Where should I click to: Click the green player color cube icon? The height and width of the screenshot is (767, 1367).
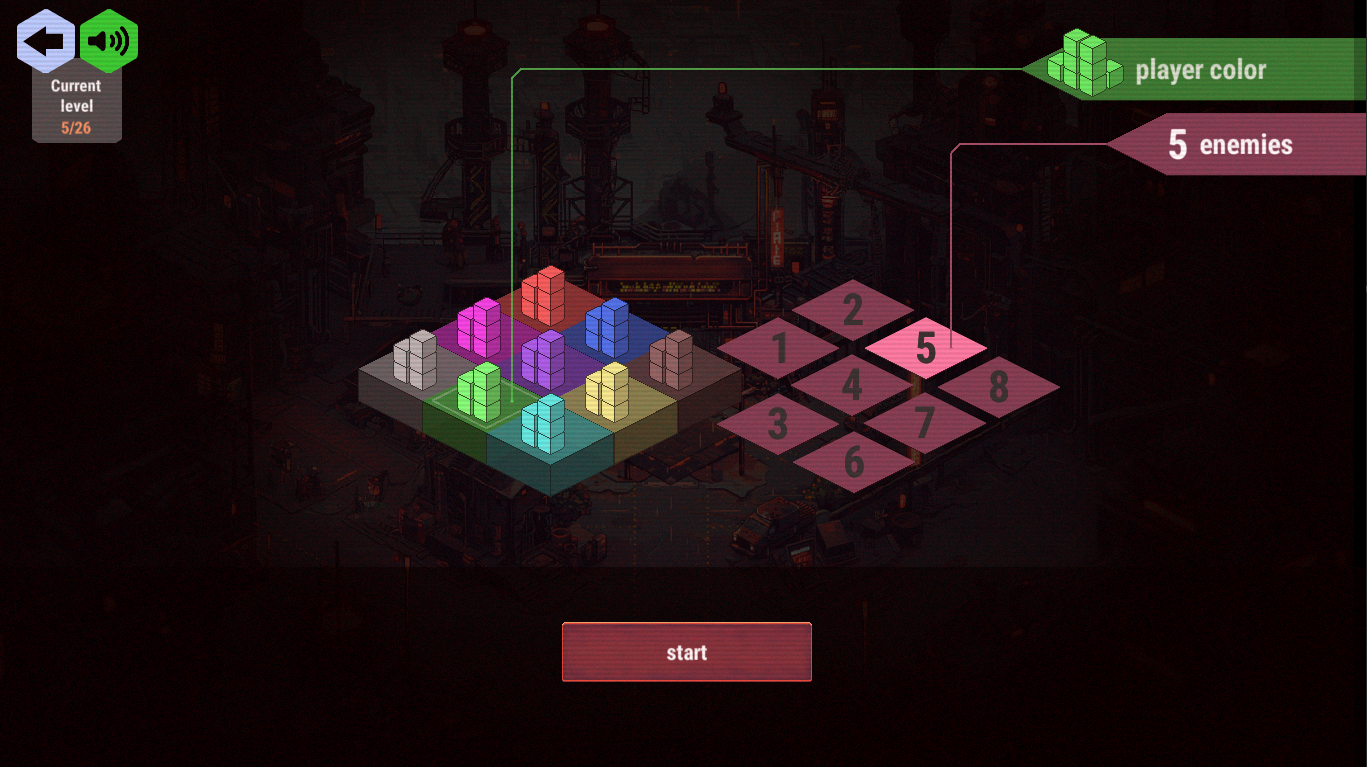point(1083,68)
